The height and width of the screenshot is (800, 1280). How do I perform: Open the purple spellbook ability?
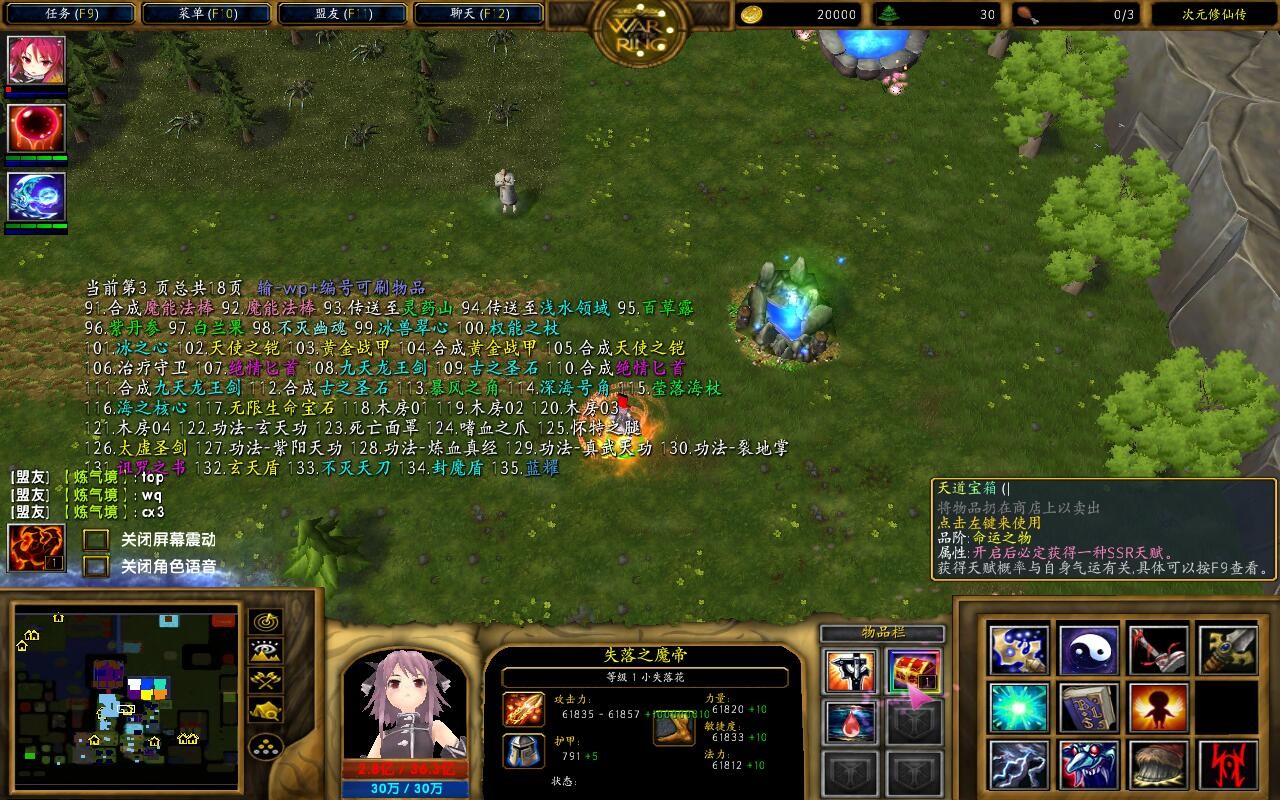(1089, 707)
